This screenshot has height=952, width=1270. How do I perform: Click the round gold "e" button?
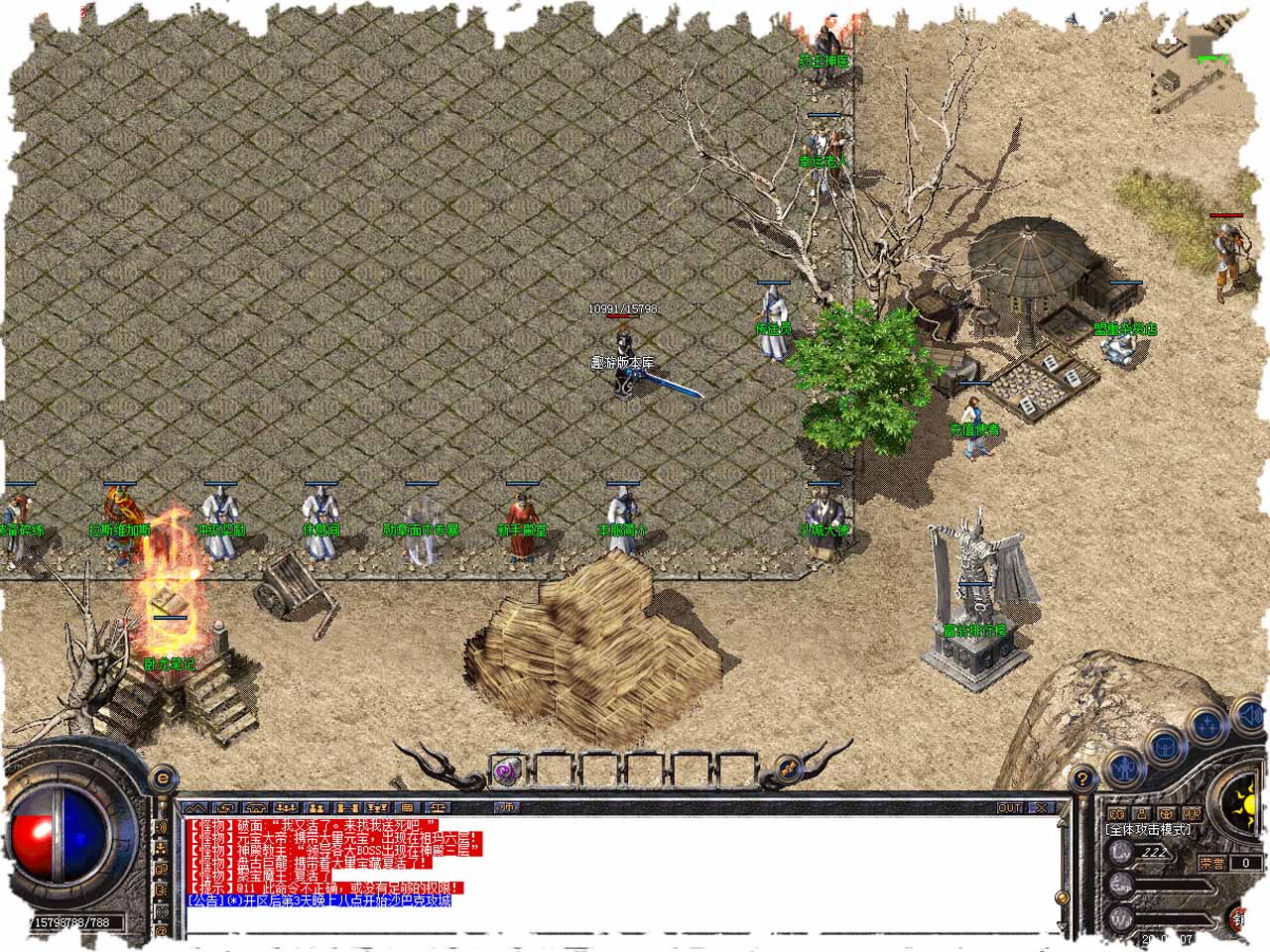click(163, 779)
